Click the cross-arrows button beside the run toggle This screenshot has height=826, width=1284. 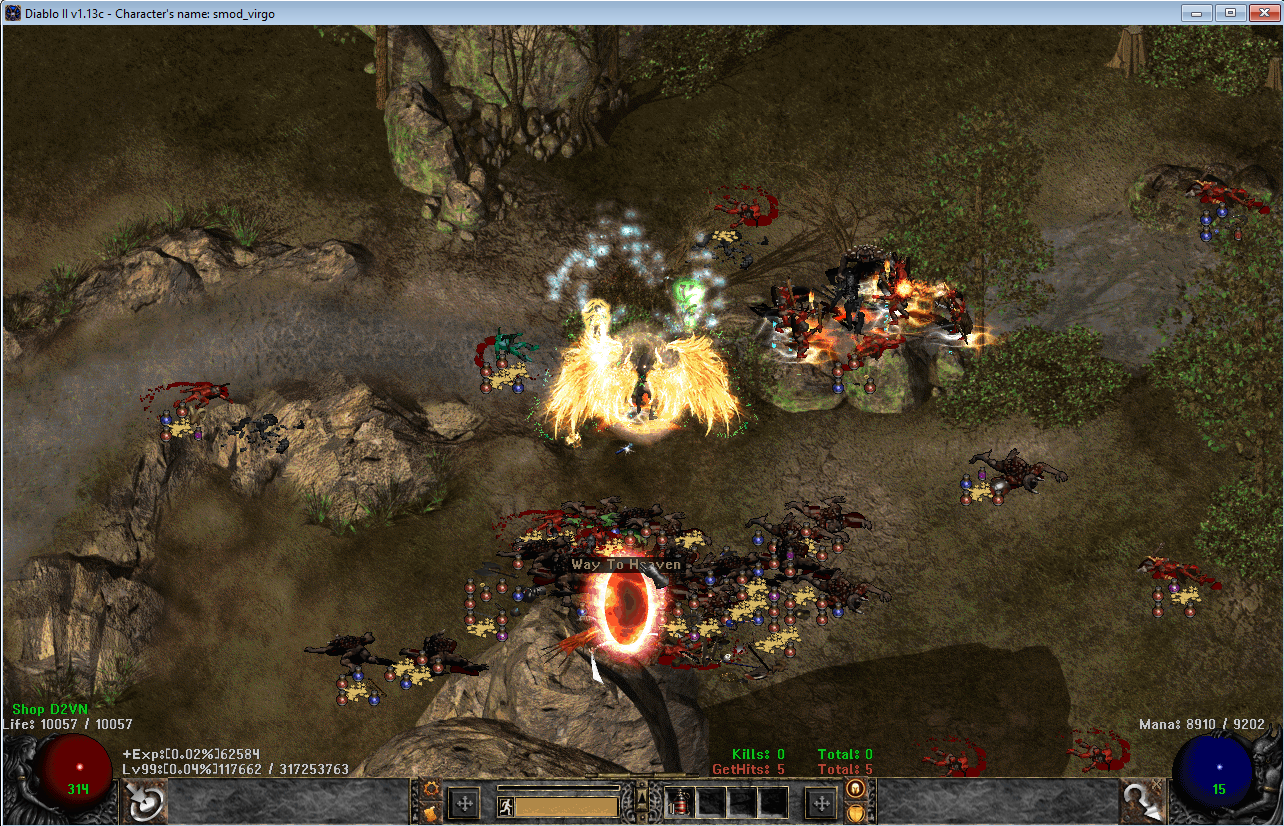pyautogui.click(x=464, y=803)
